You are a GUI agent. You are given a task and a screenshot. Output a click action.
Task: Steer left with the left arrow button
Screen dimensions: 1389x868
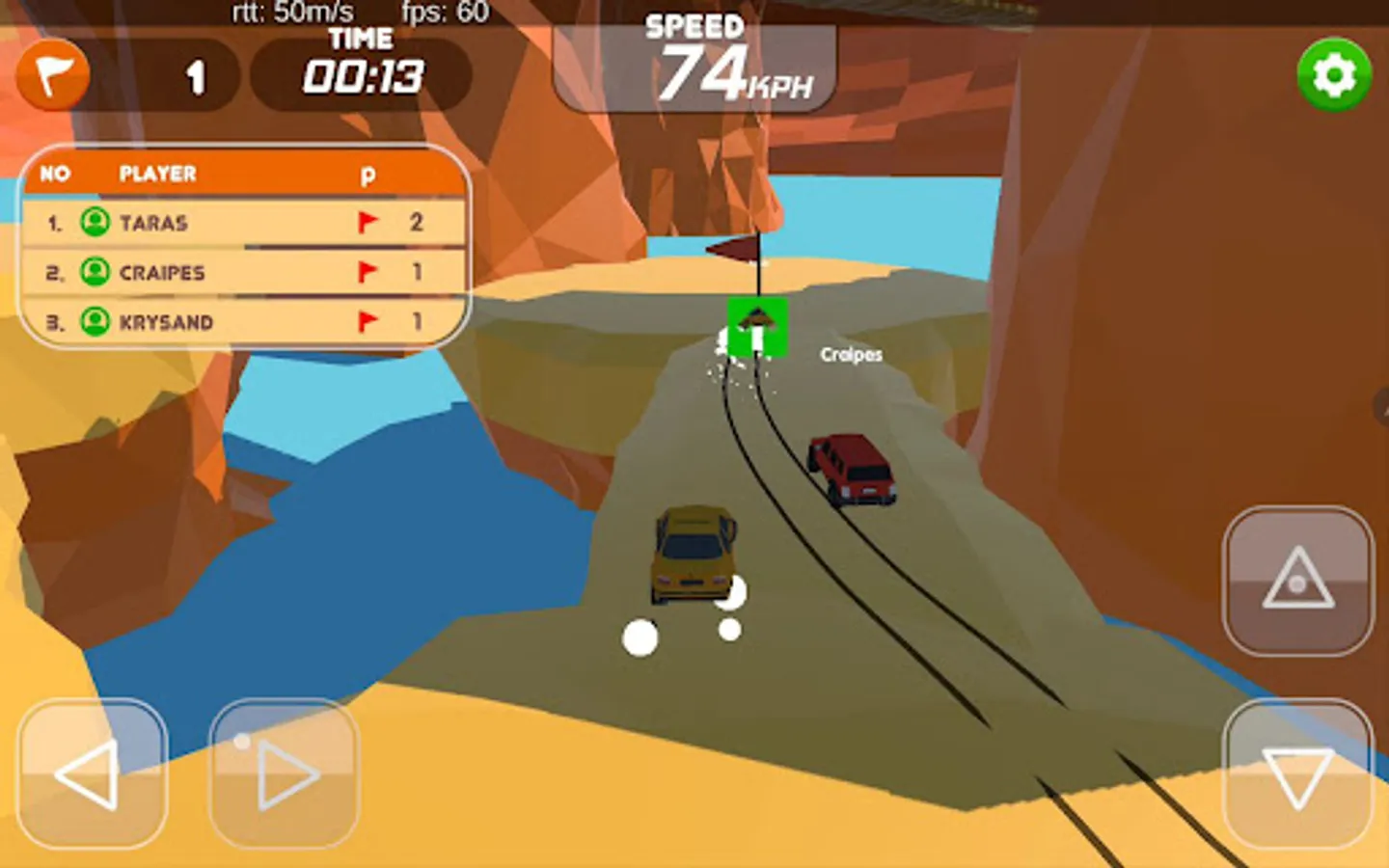point(92,773)
